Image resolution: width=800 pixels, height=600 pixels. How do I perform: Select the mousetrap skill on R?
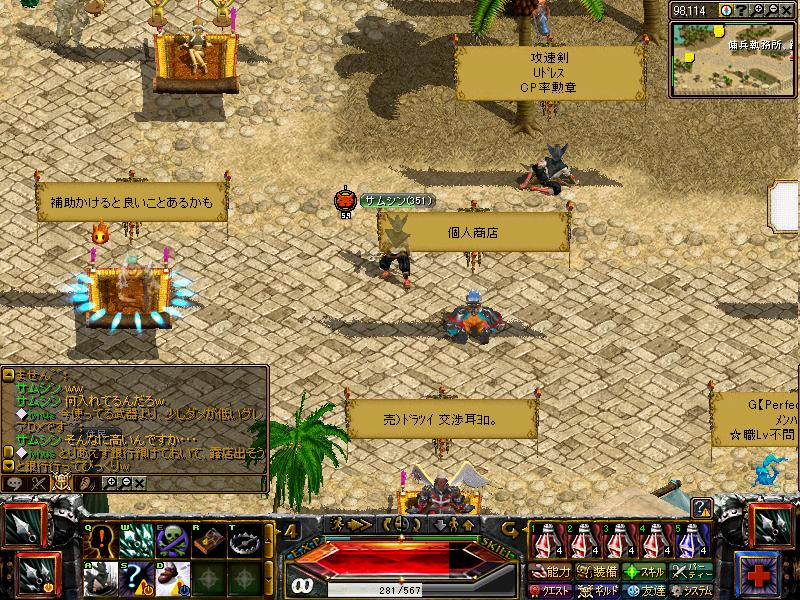click(x=207, y=541)
